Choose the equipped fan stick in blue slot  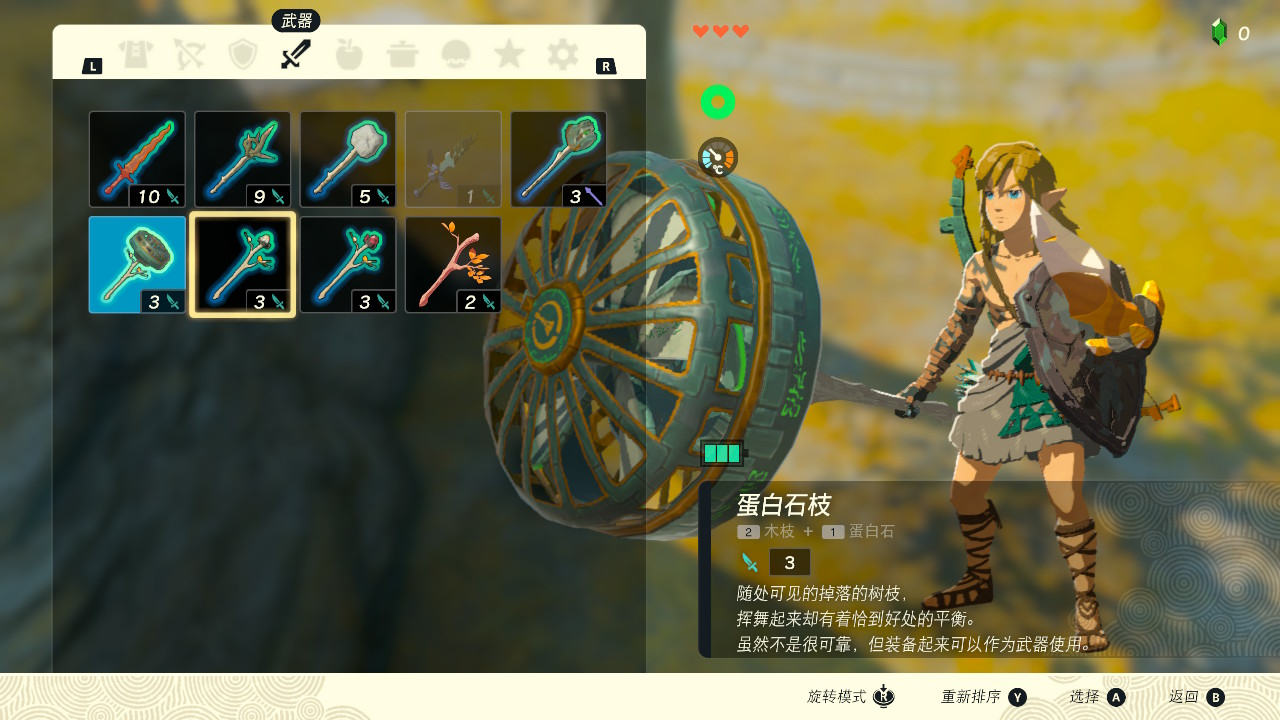[137, 265]
